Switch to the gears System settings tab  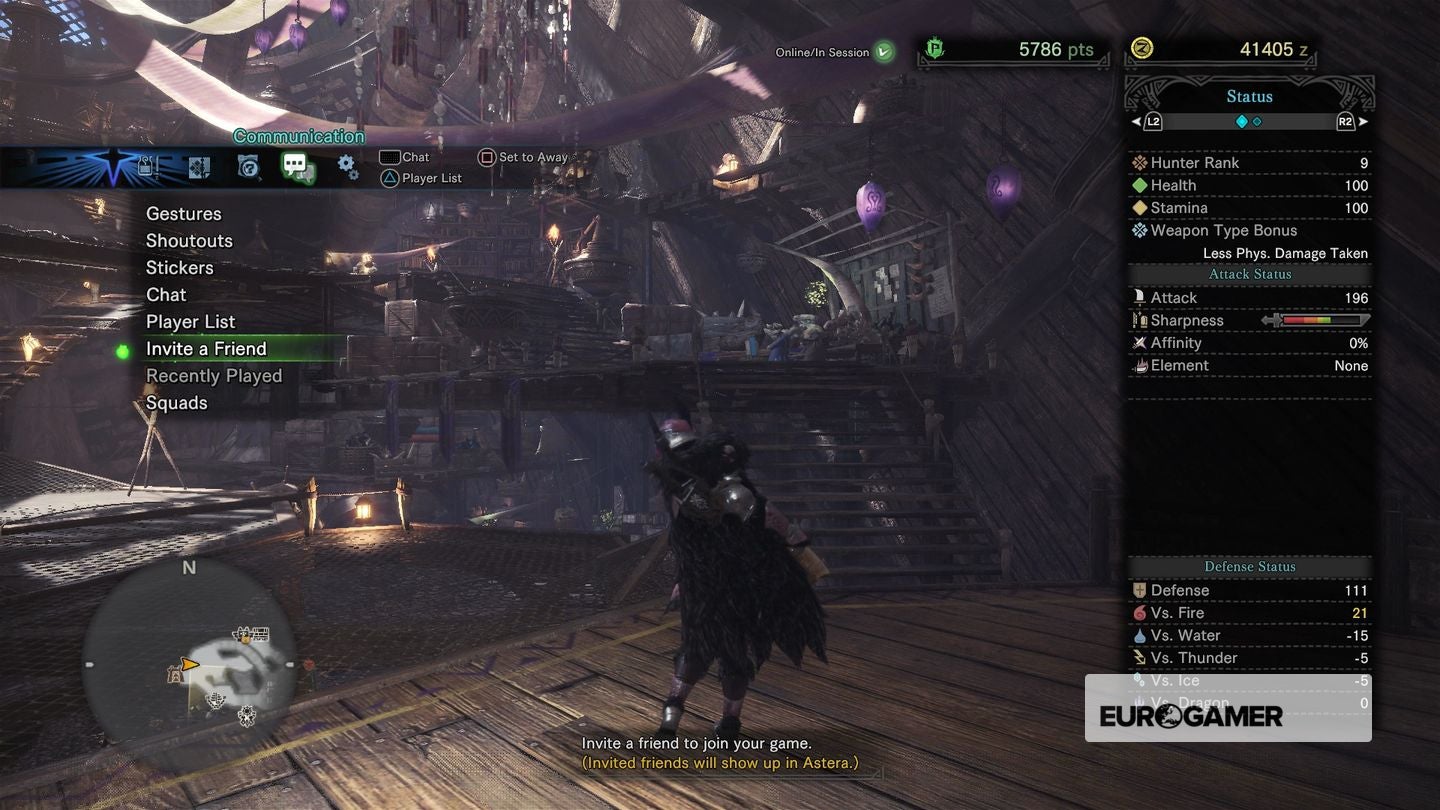[x=348, y=167]
